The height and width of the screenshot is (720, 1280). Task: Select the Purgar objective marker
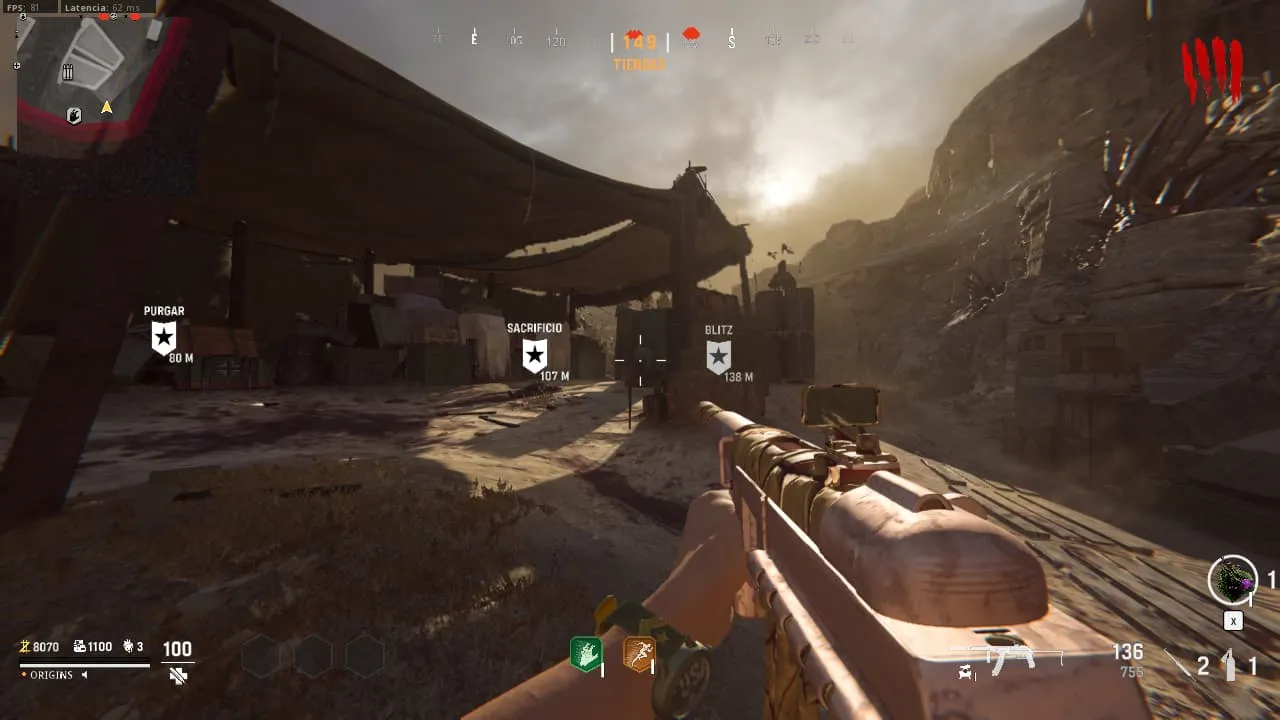(164, 337)
